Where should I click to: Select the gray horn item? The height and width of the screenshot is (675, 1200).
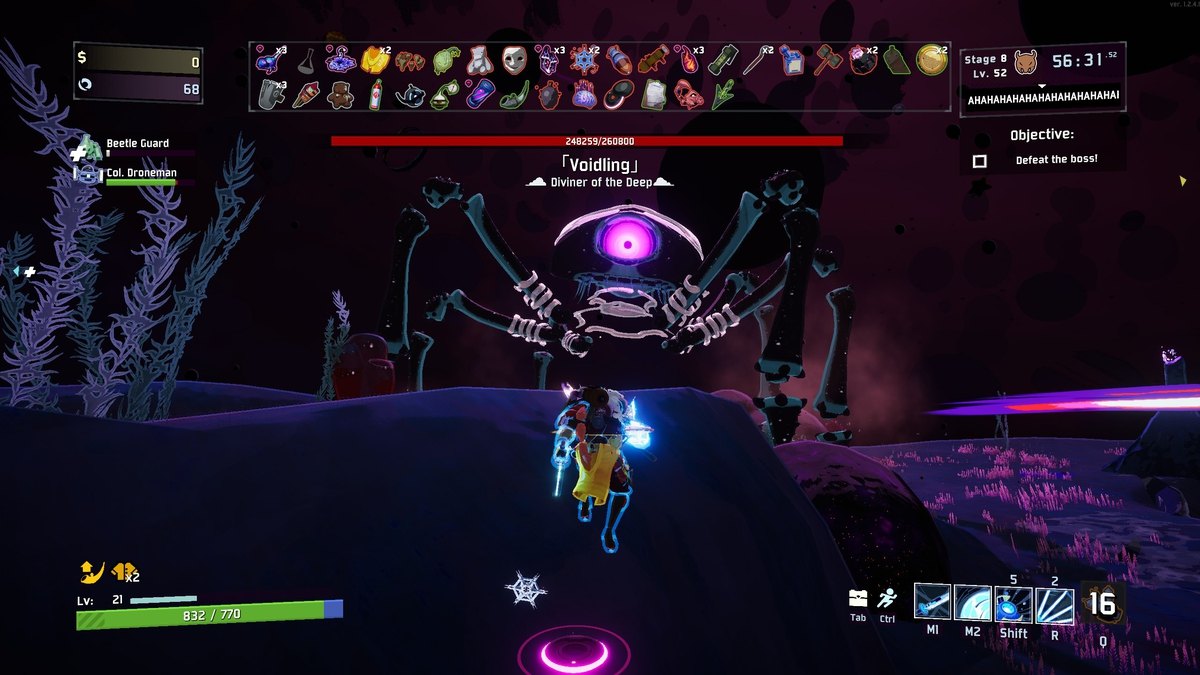269,94
